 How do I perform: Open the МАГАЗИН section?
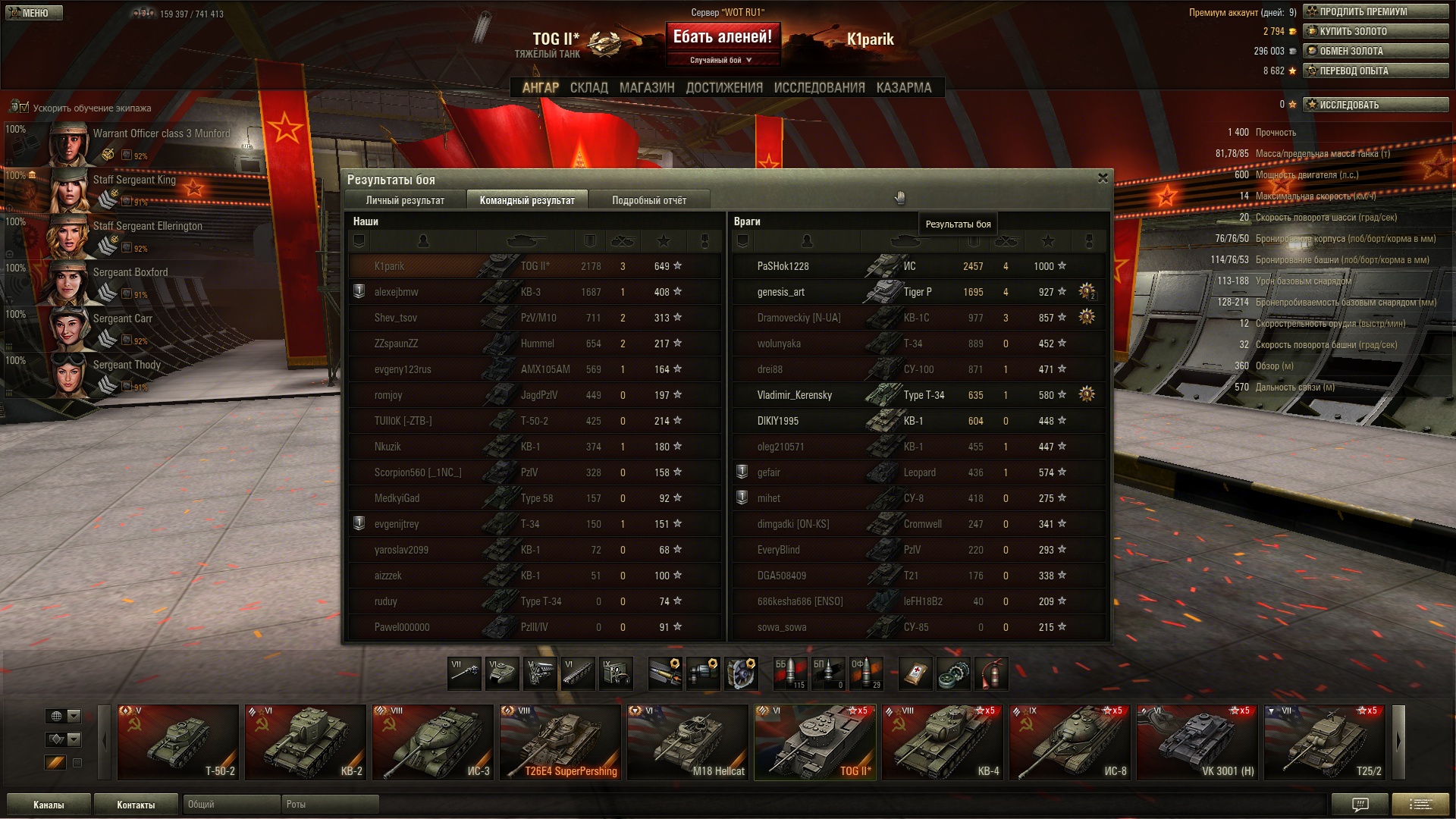click(x=646, y=88)
